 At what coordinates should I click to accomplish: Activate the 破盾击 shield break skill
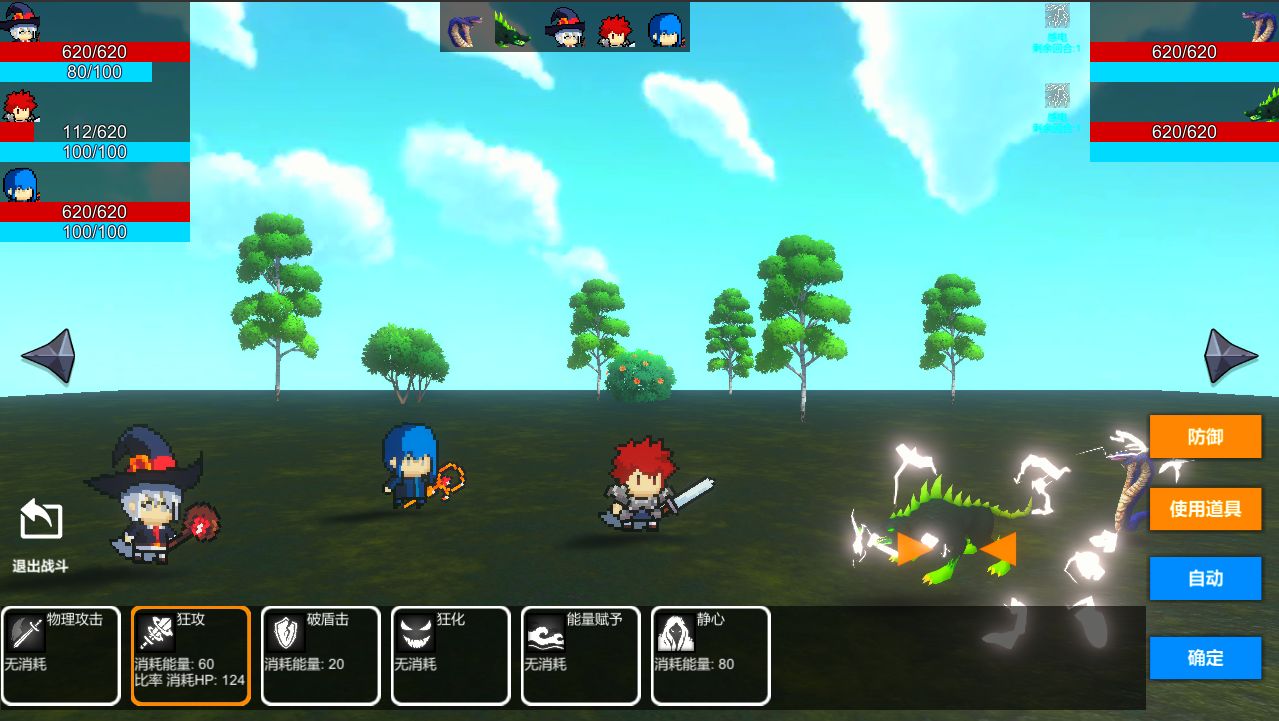point(321,655)
